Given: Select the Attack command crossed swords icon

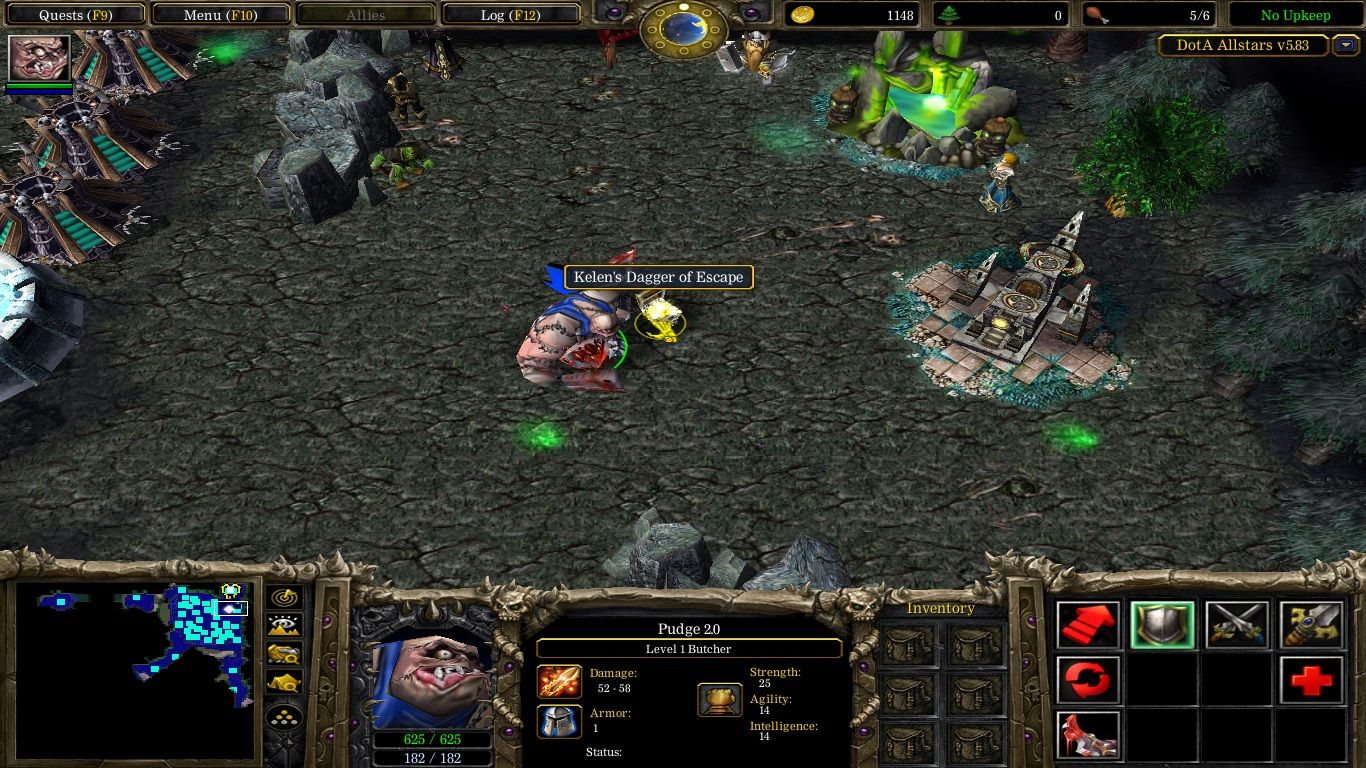Looking at the screenshot, I should pyautogui.click(x=1238, y=623).
